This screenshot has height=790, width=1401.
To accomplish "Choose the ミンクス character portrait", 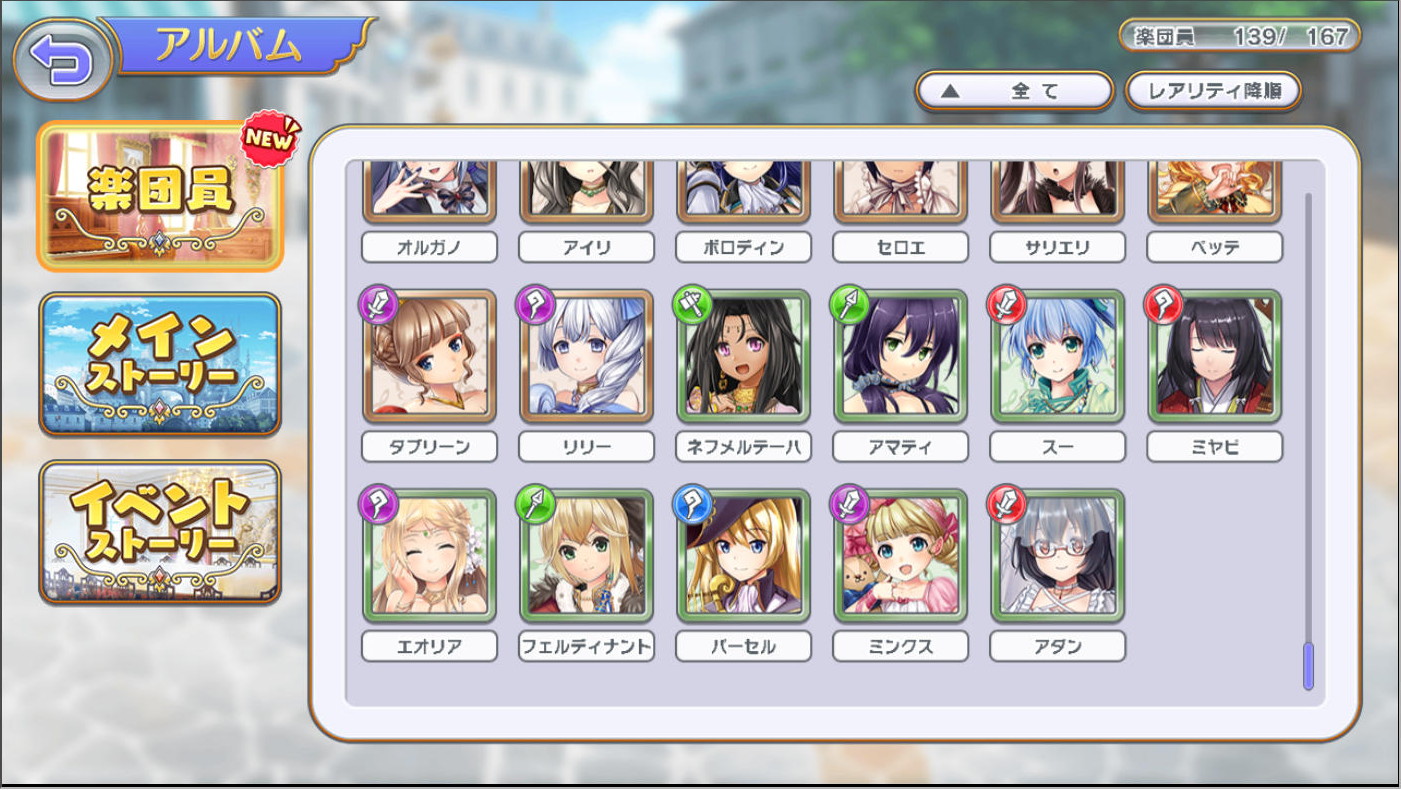I will coord(900,556).
